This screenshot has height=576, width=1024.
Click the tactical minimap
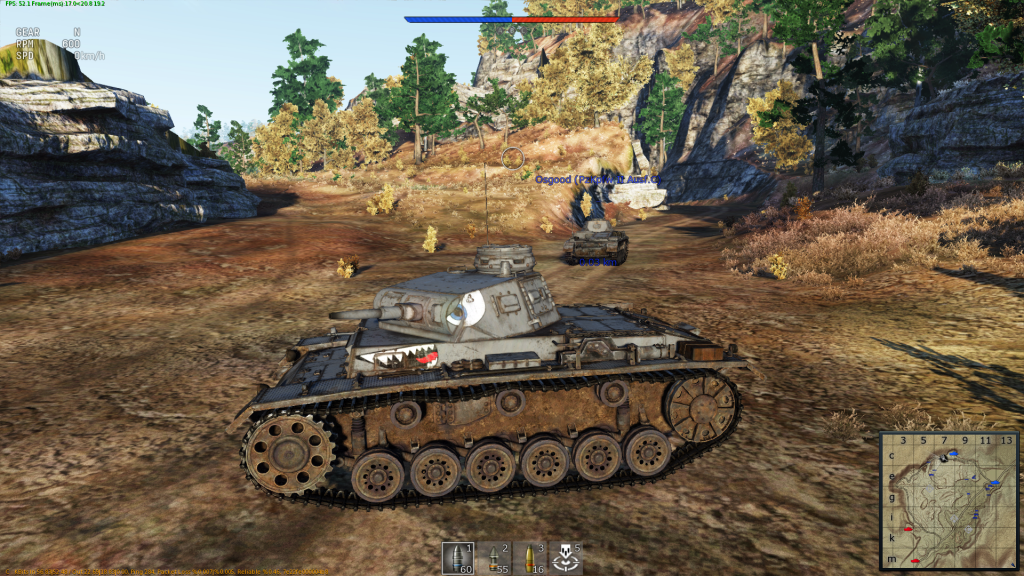tap(949, 499)
